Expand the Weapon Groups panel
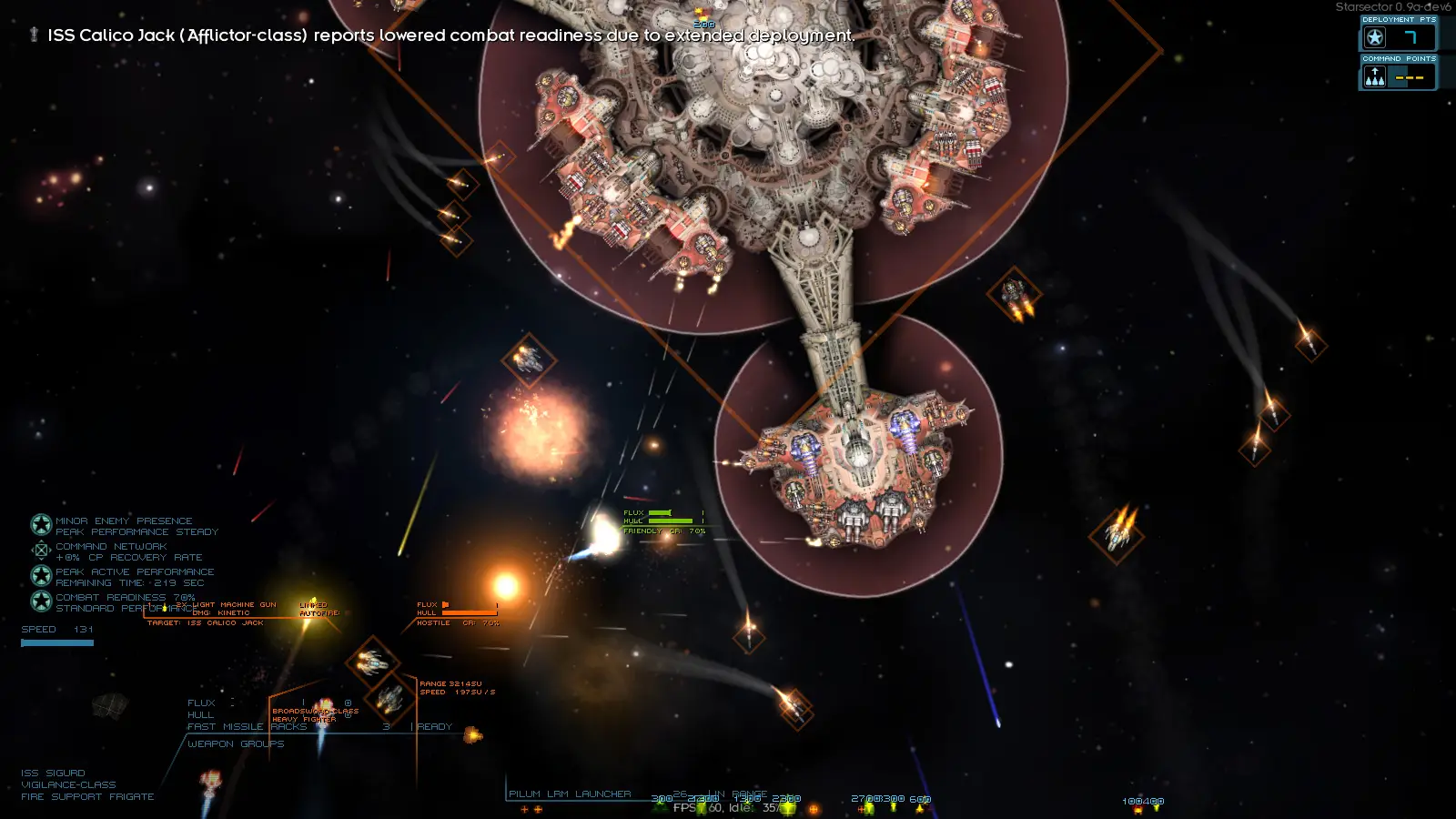 [235, 743]
